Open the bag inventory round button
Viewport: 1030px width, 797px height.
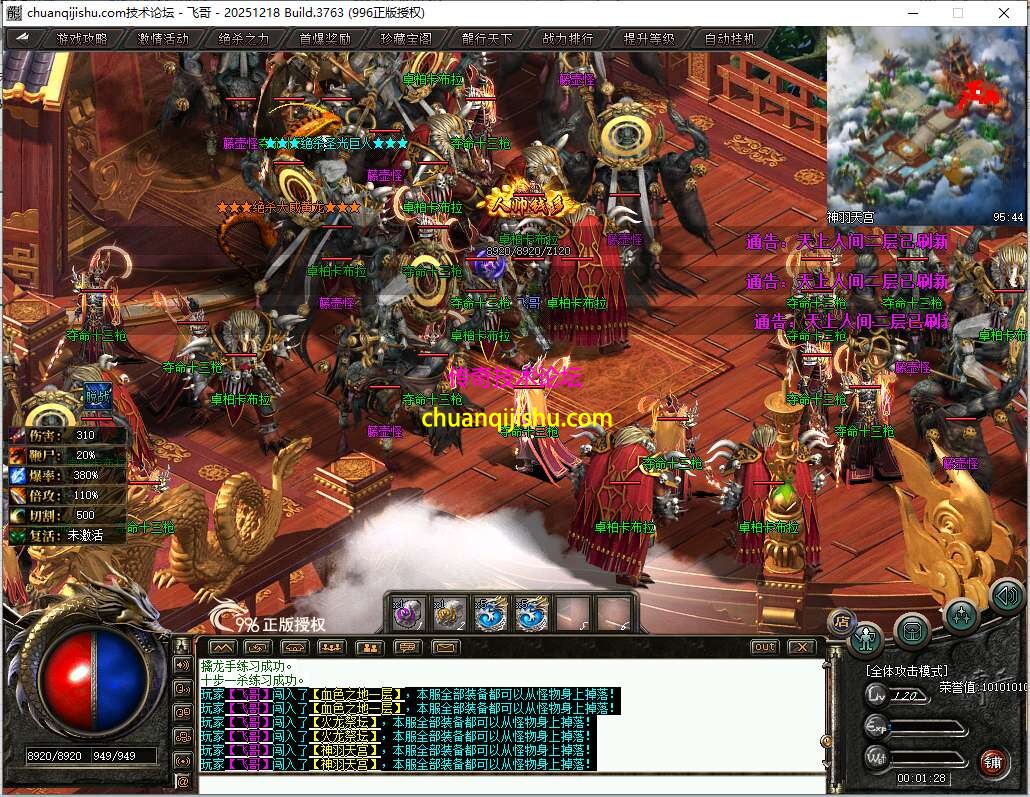point(912,630)
